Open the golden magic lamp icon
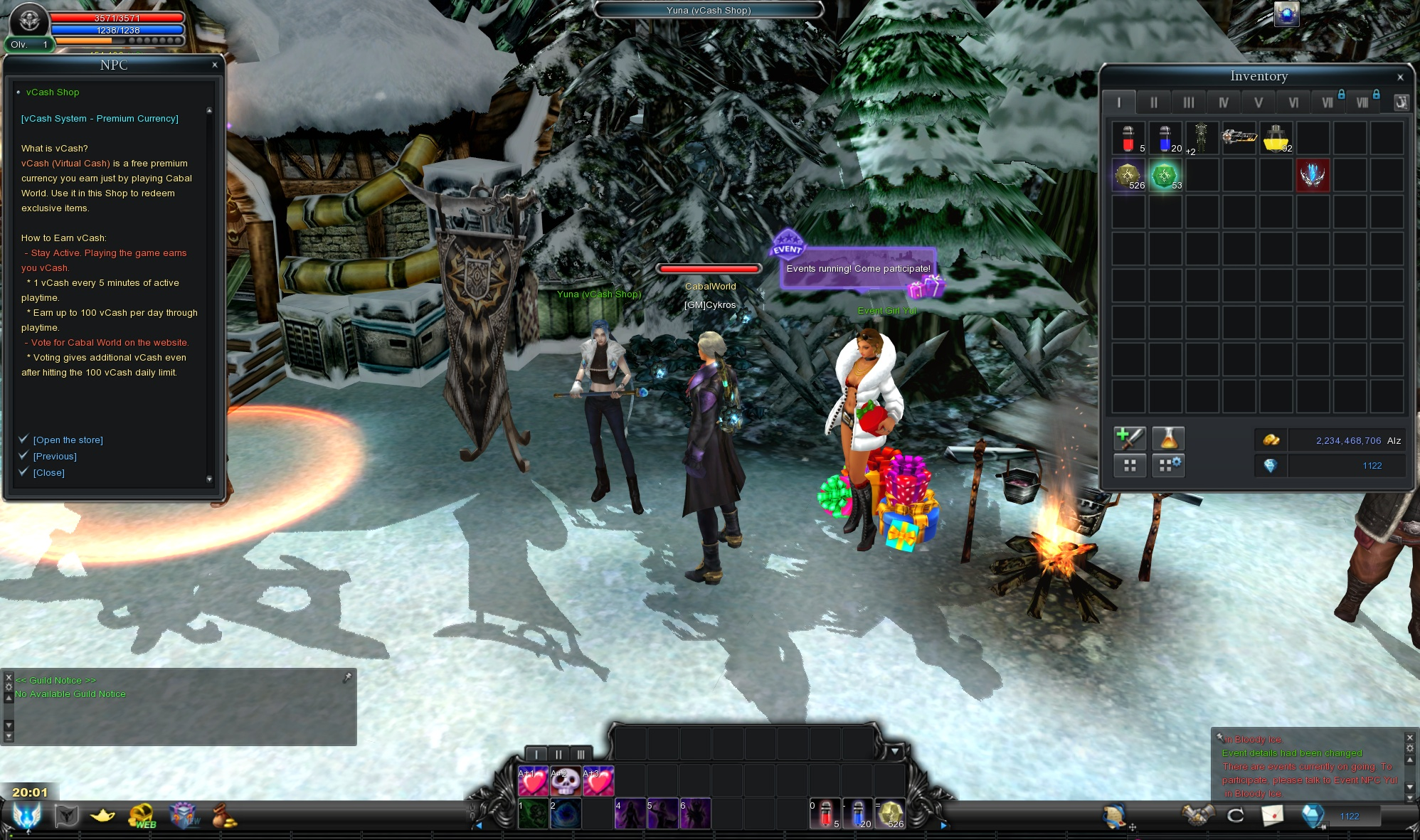1420x840 pixels. click(x=103, y=816)
